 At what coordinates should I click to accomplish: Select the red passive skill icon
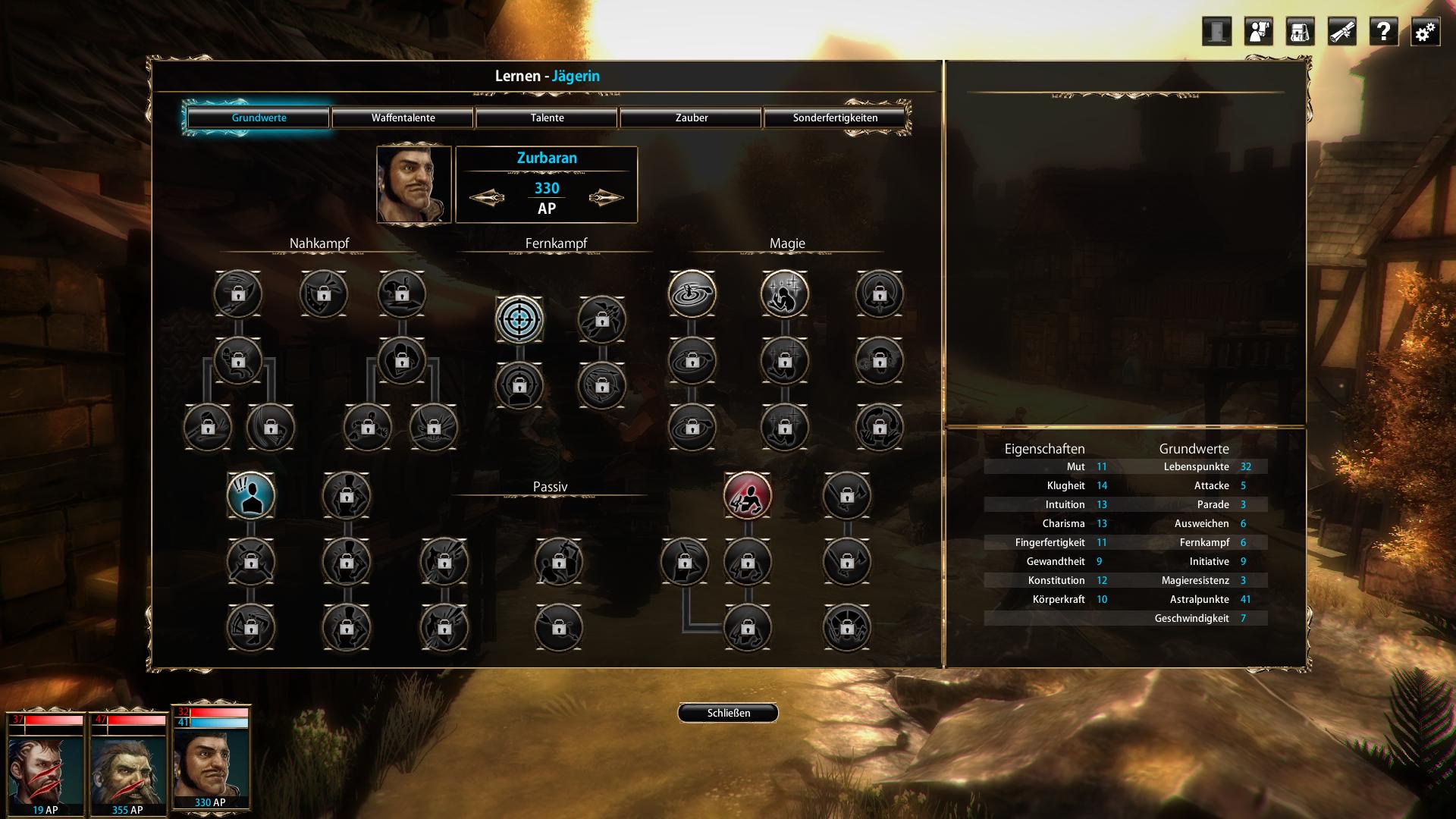click(x=748, y=496)
